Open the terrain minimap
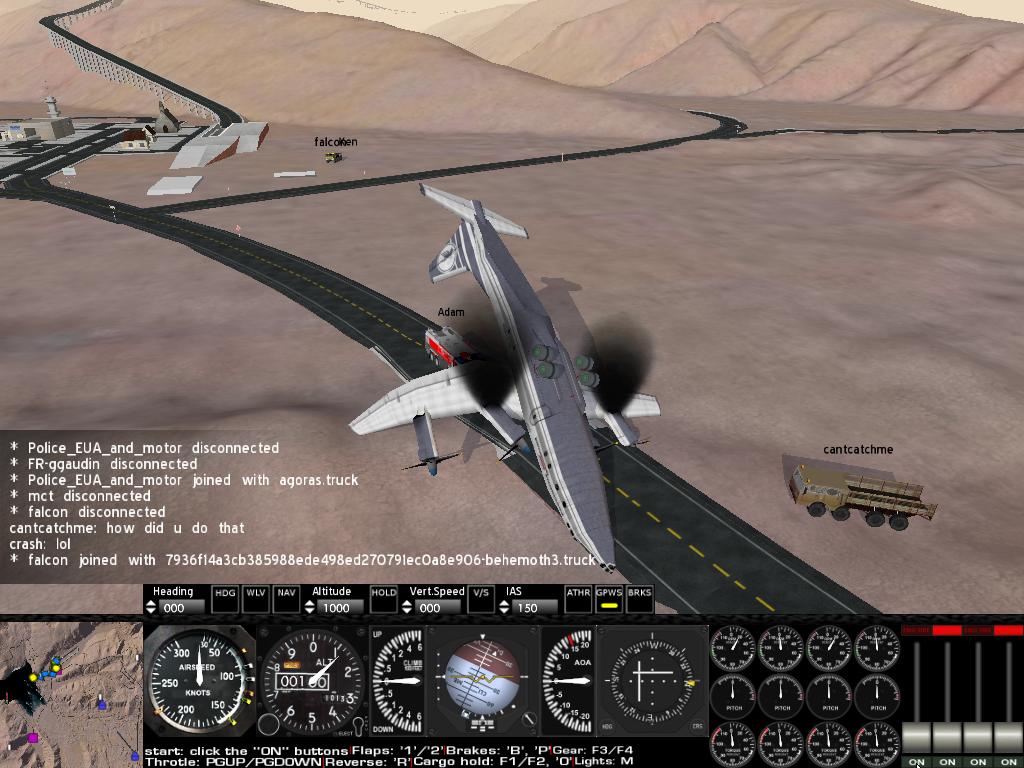Image resolution: width=1024 pixels, height=768 pixels. (x=70, y=692)
